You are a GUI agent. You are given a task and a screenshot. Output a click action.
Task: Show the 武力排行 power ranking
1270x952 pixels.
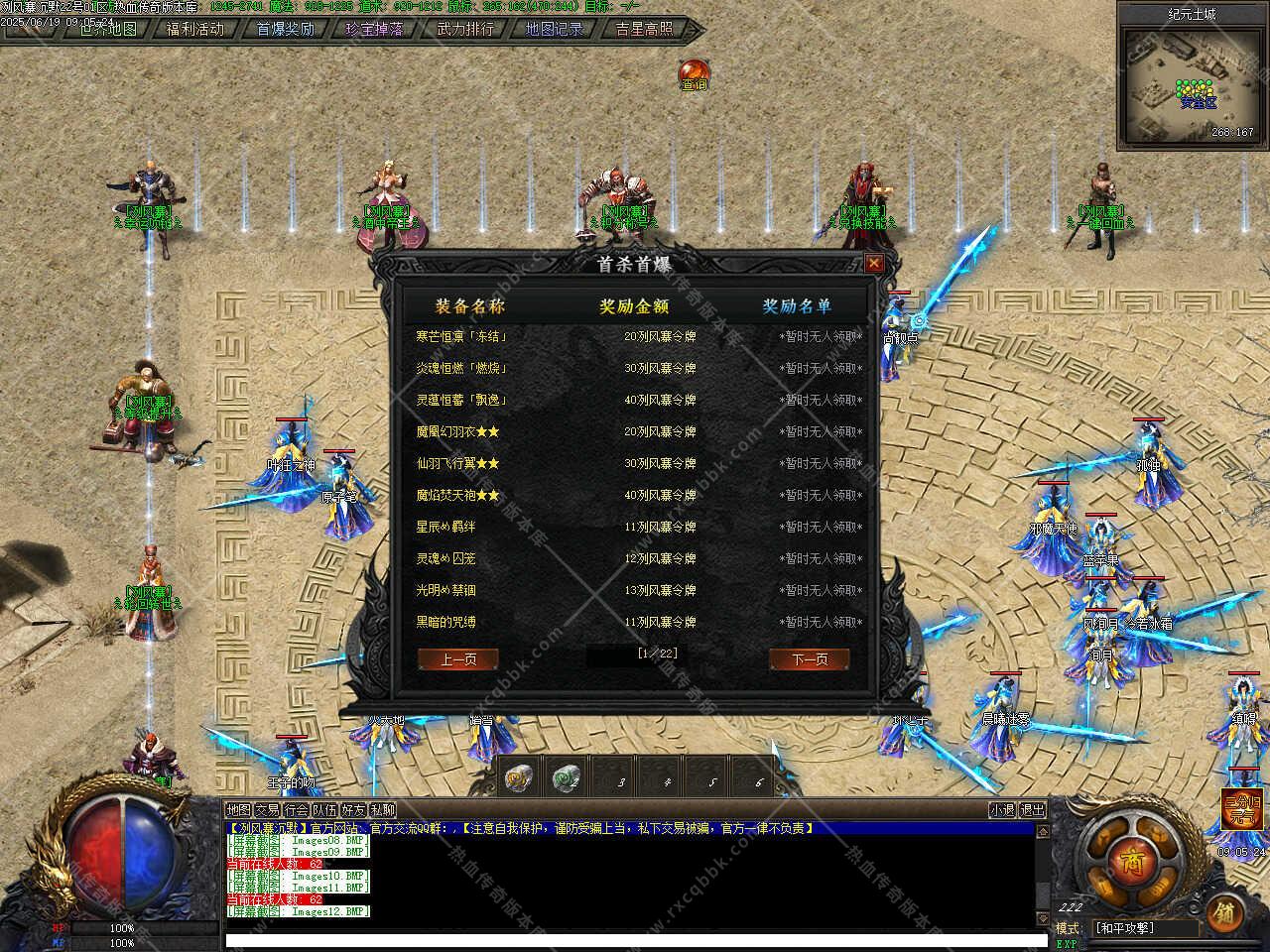464,29
